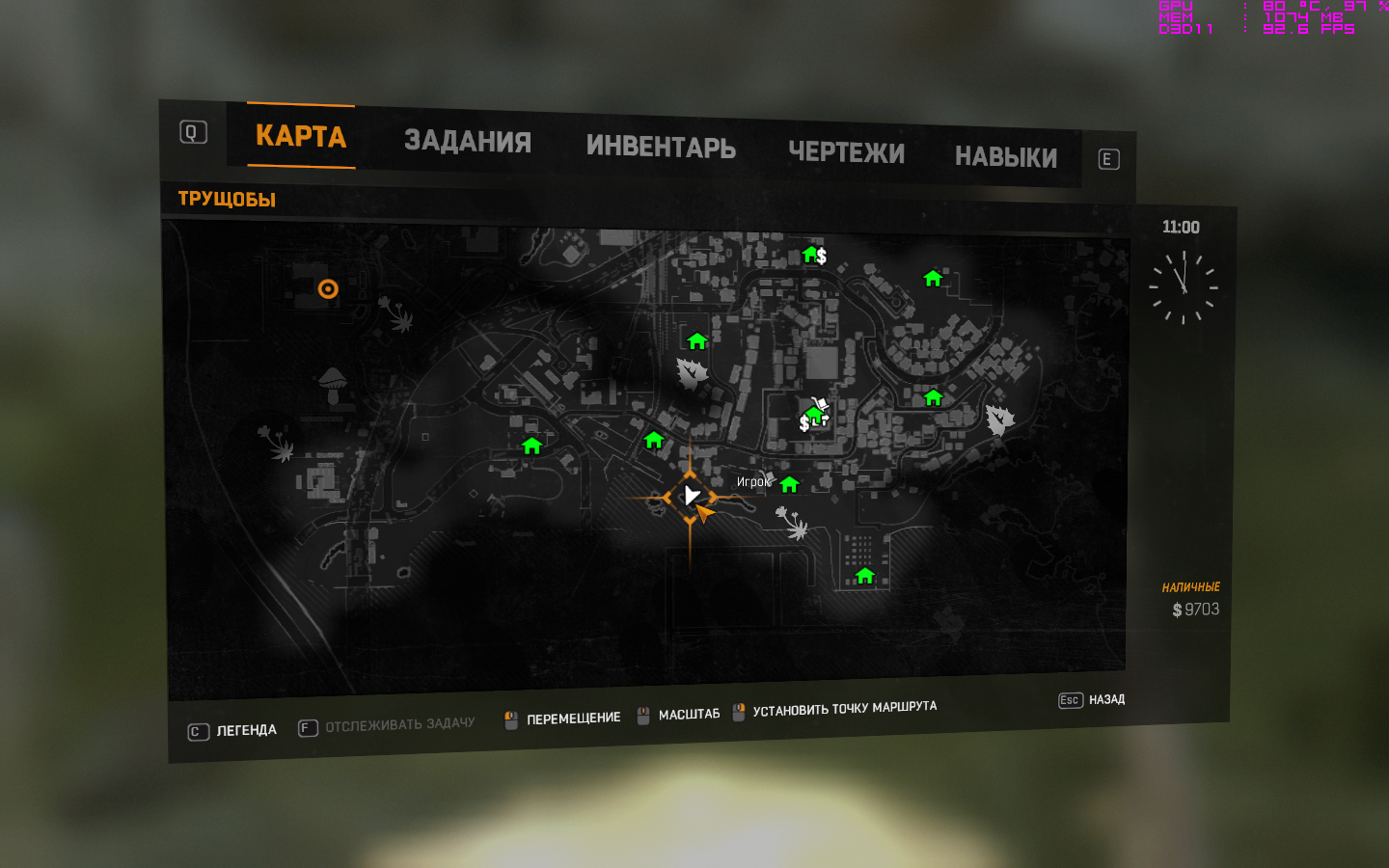Select the КАРТА tab
Image resolution: width=1389 pixels, height=868 pixels.
[x=300, y=136]
